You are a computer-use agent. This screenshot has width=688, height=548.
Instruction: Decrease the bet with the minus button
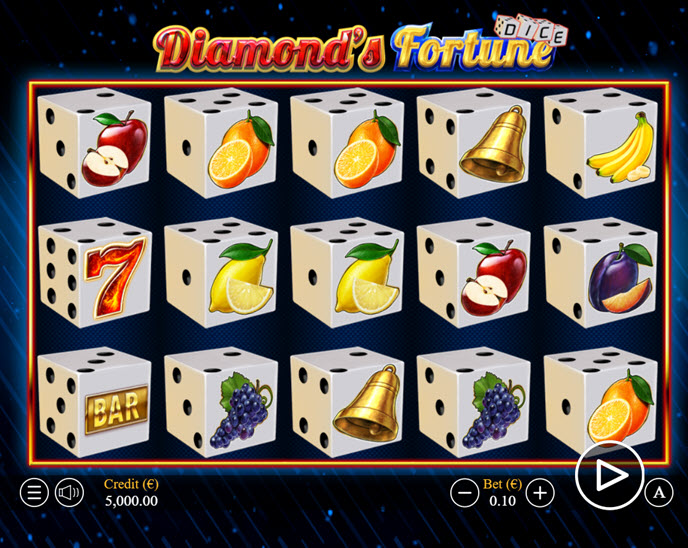(464, 492)
